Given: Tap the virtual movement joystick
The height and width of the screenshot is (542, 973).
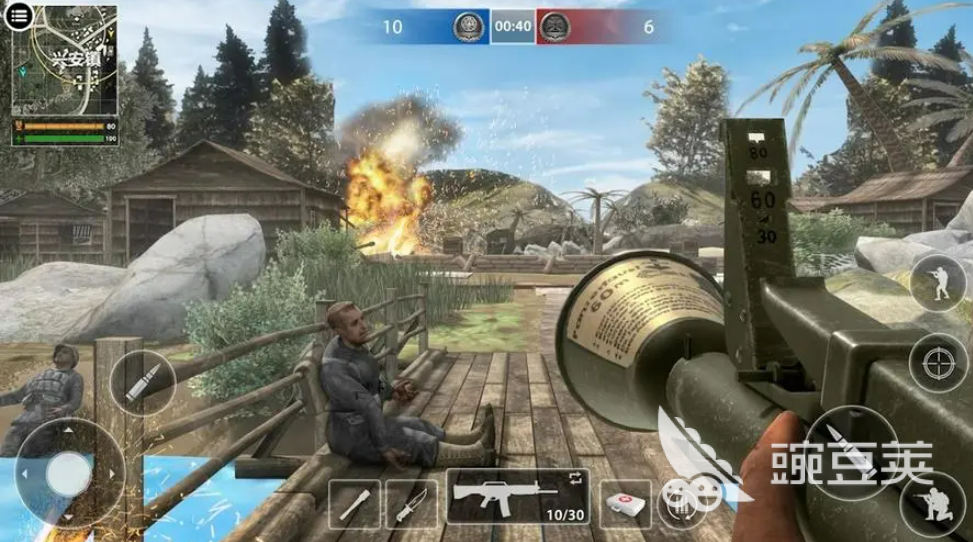Looking at the screenshot, I should [x=69, y=471].
